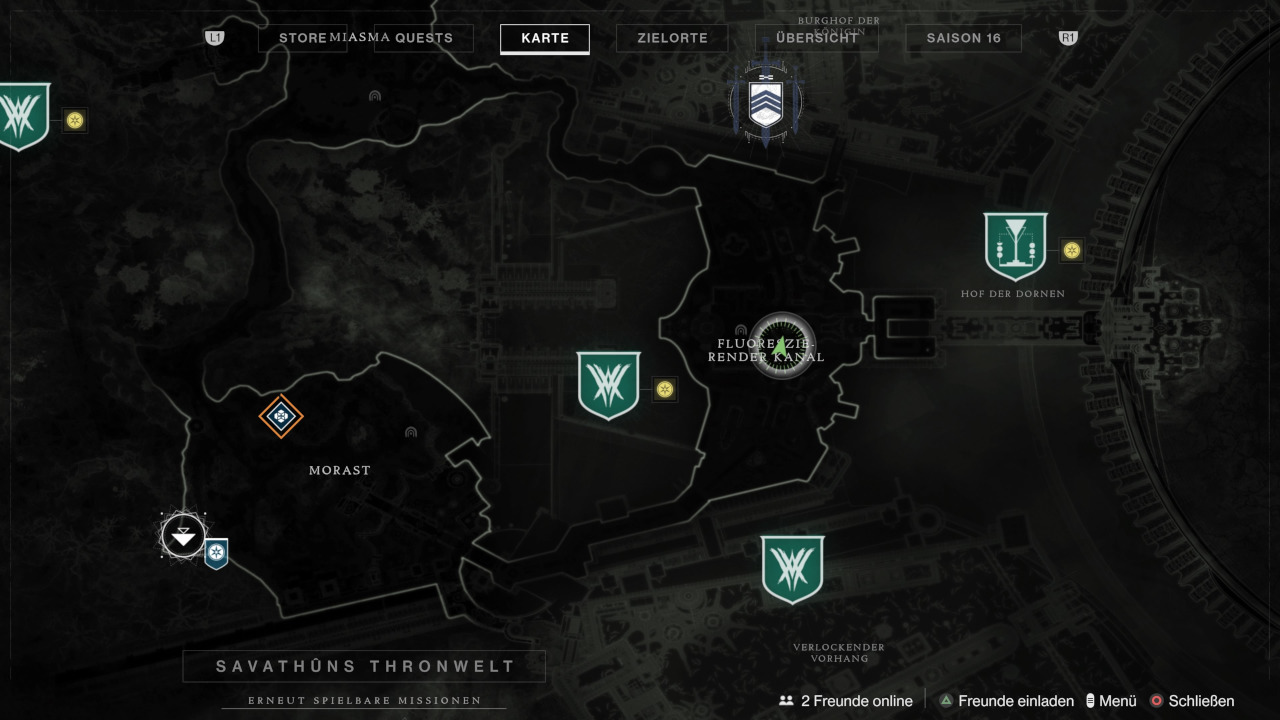The height and width of the screenshot is (720, 1280).
Task: Open the small blue shield marker
Action: click(x=216, y=553)
